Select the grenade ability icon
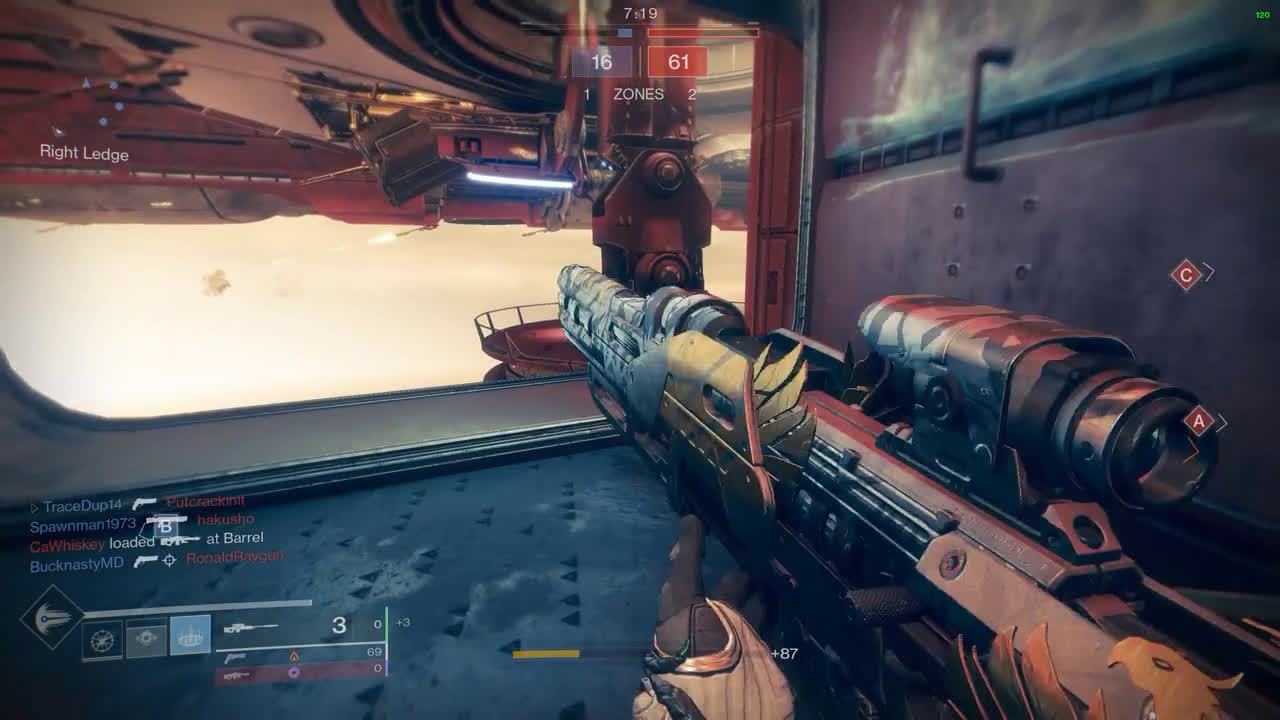Image resolution: width=1280 pixels, height=720 pixels. [102, 639]
